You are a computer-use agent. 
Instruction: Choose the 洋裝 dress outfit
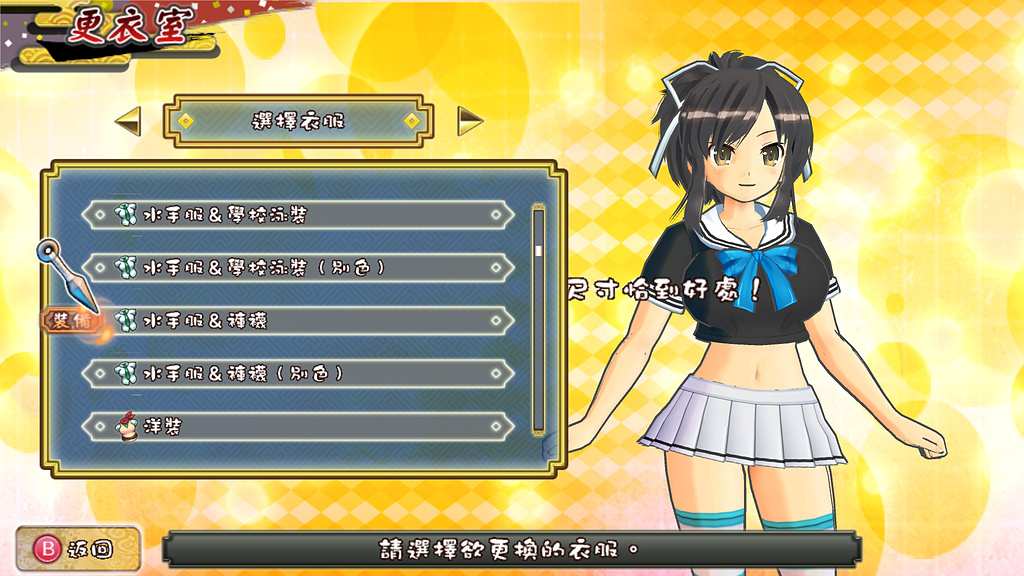[298, 426]
